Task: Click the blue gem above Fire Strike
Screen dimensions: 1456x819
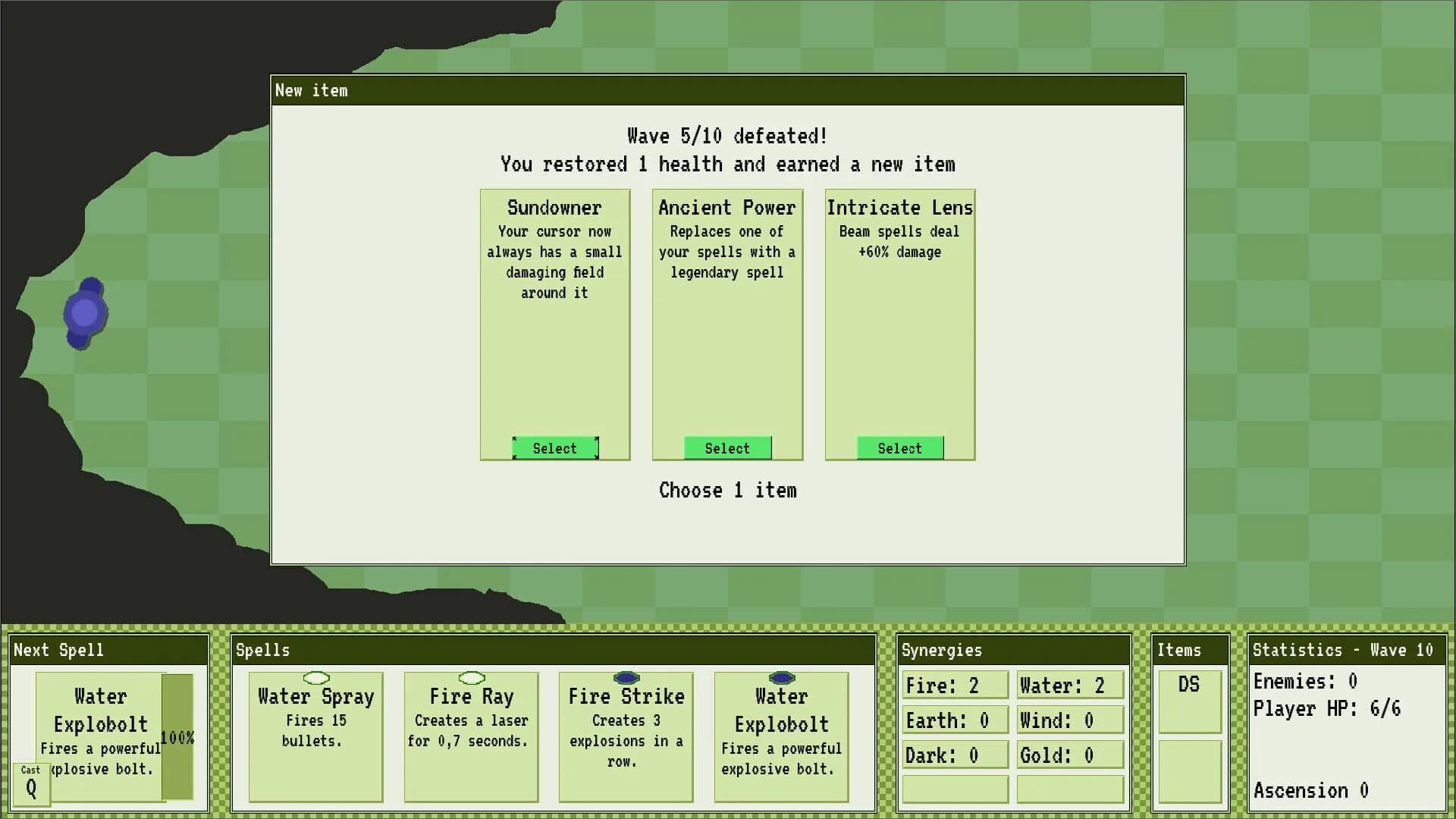Action: point(626,677)
